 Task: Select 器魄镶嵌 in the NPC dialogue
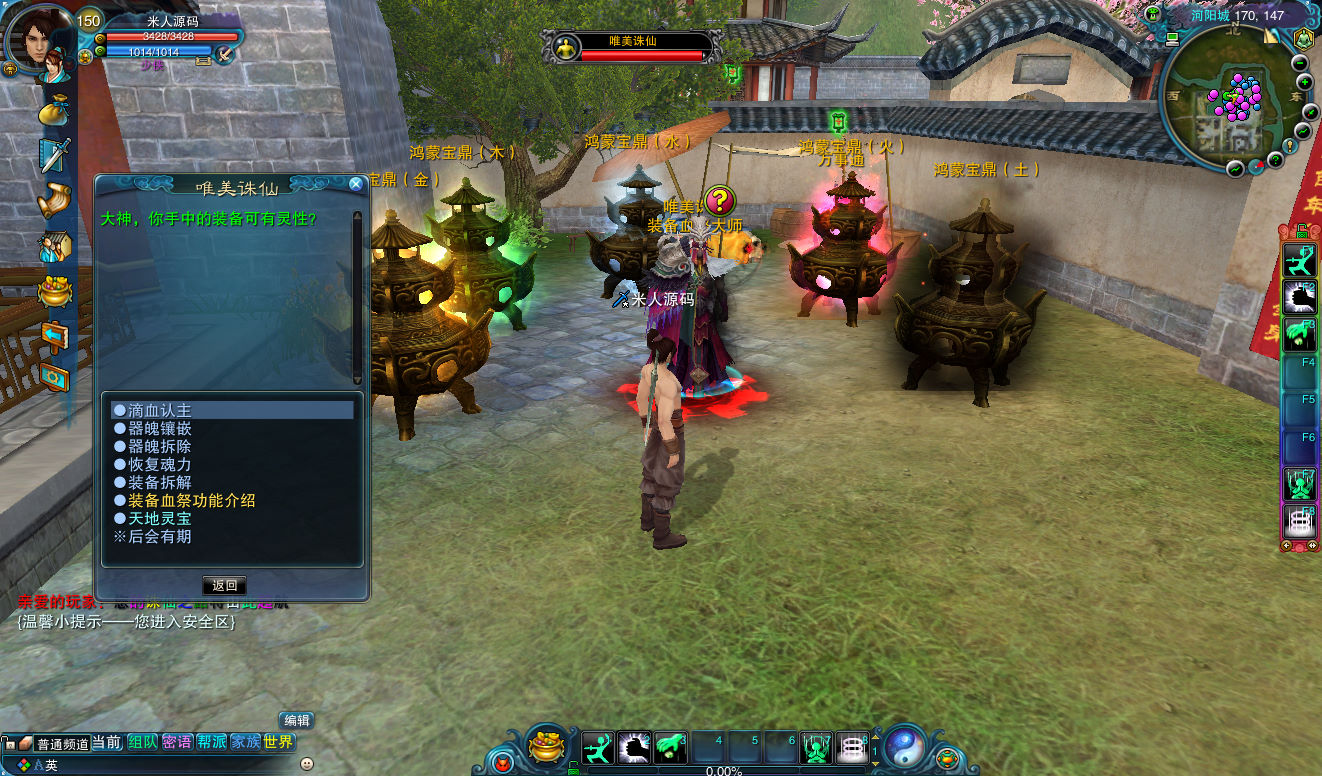pyautogui.click(x=160, y=428)
